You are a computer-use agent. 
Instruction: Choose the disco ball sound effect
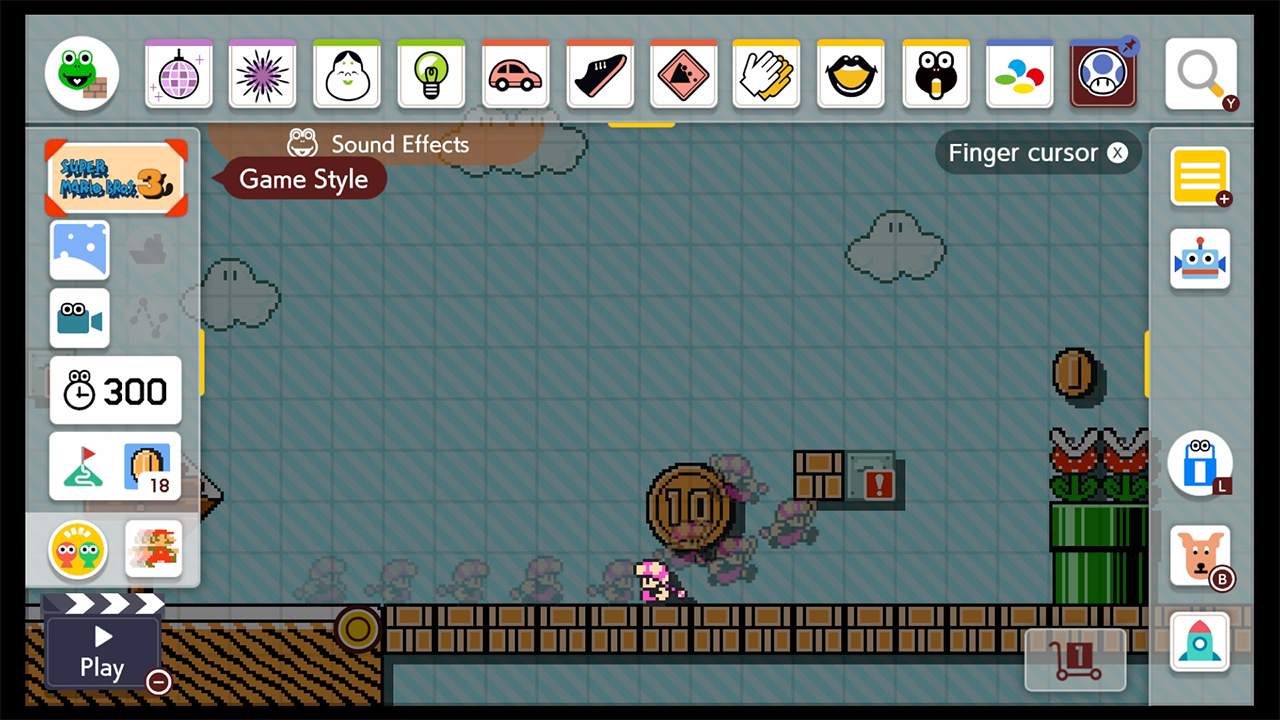178,73
